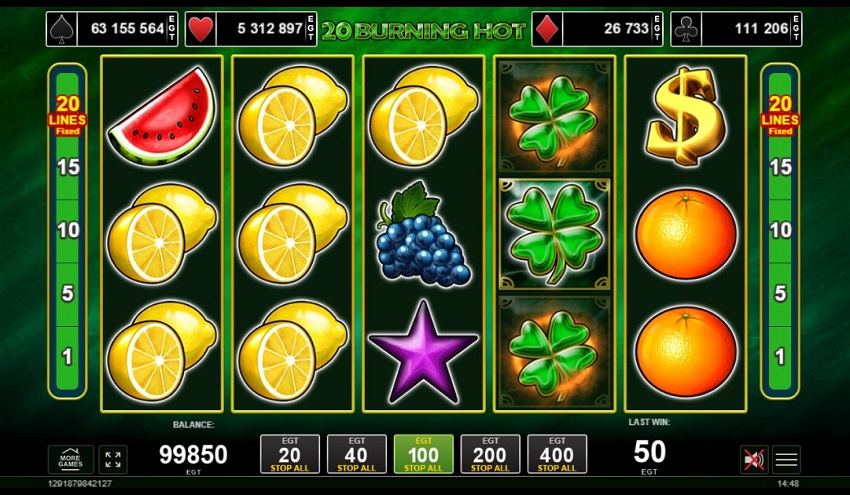850x495 pixels.
Task: Open the diamonds jackpot panel
Action: 597,29
